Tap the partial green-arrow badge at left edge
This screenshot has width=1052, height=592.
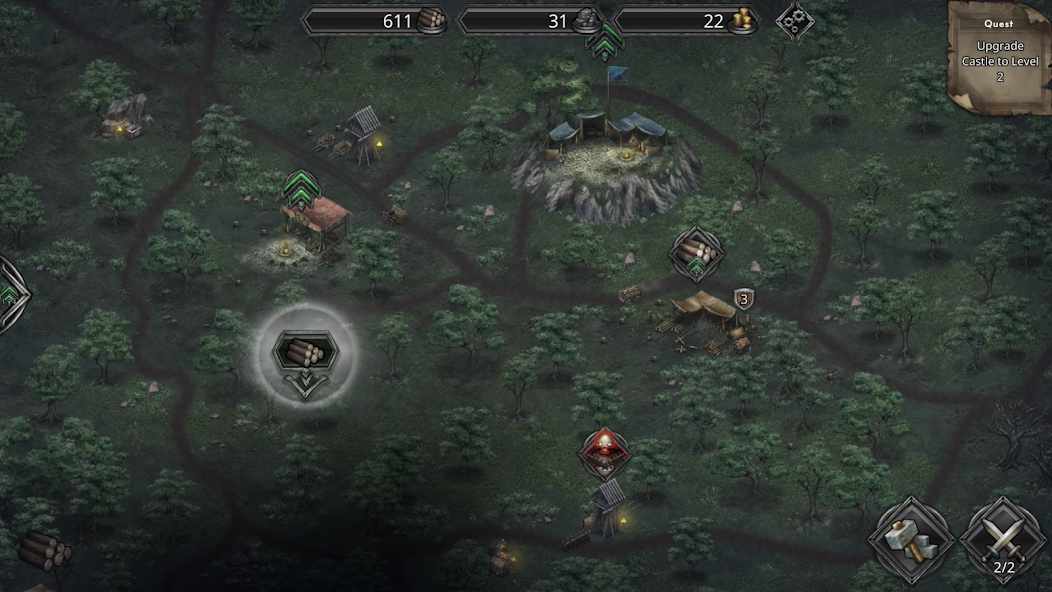click(10, 295)
